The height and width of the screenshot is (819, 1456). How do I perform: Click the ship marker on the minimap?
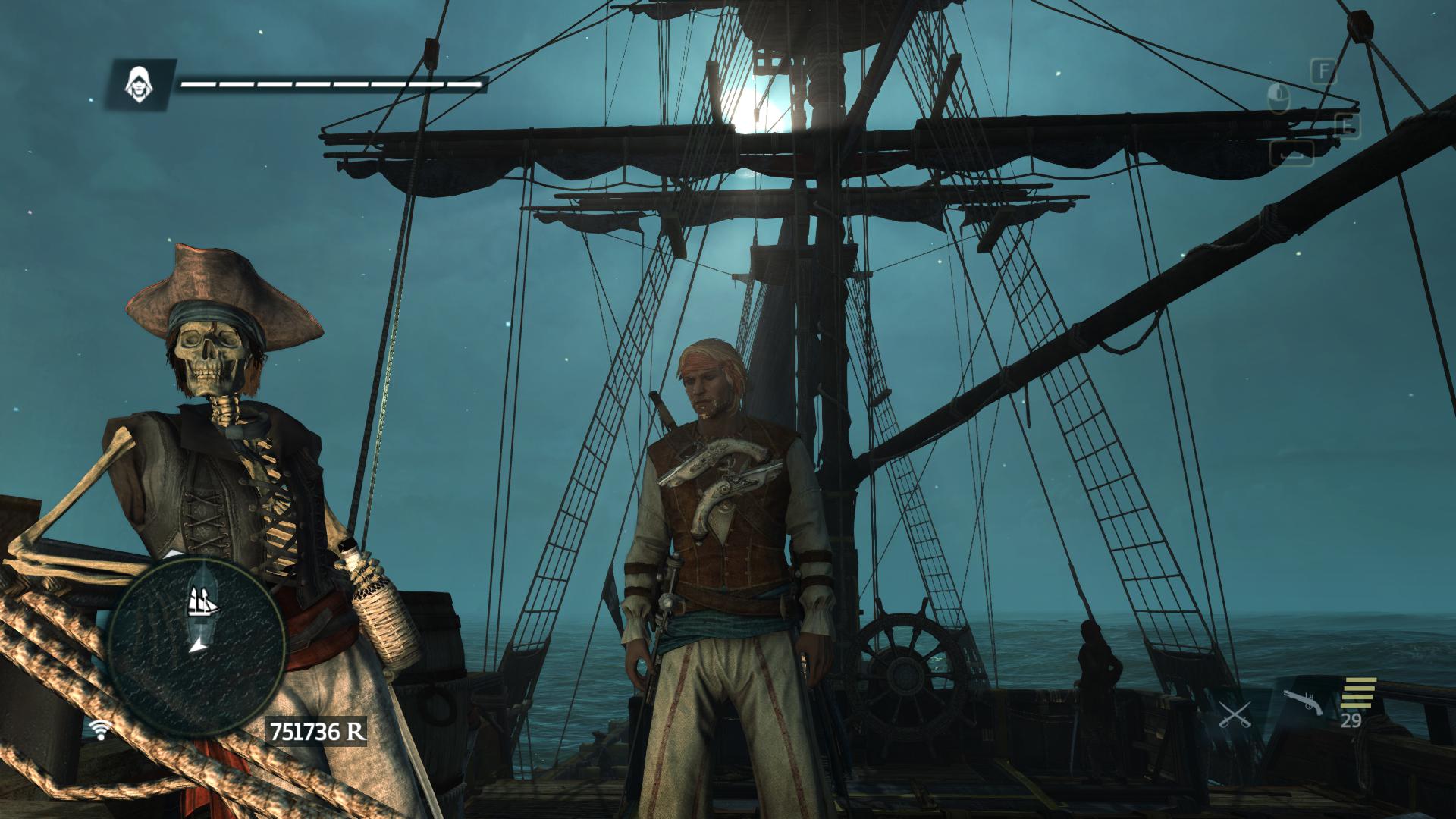coord(203,603)
